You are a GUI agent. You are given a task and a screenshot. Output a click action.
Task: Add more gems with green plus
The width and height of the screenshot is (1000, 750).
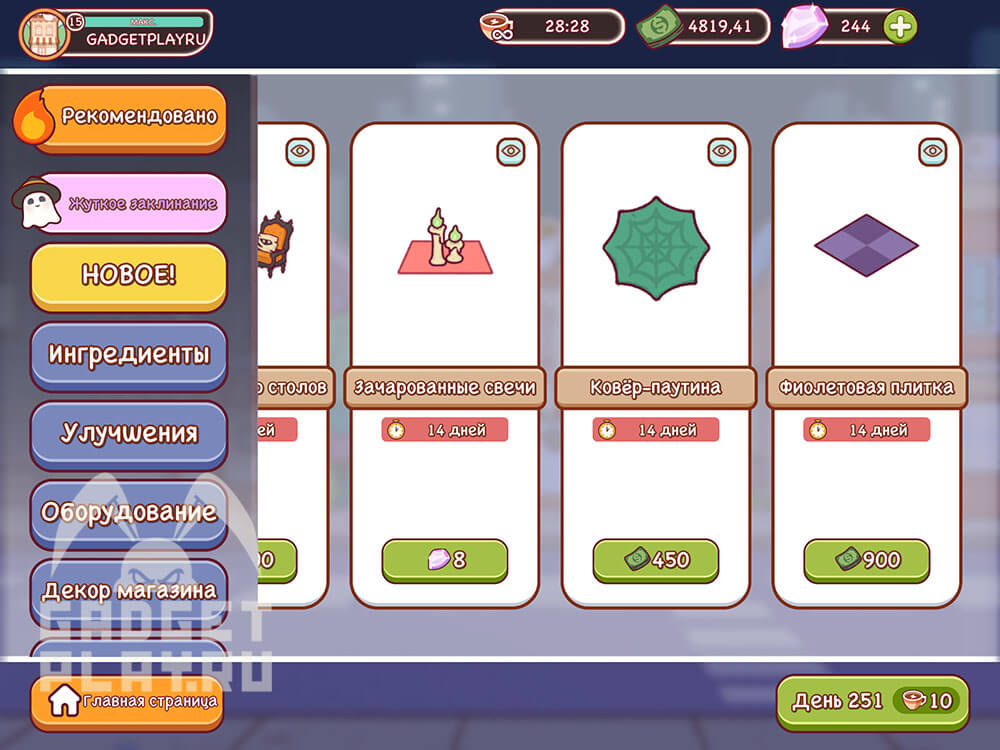[x=901, y=27]
